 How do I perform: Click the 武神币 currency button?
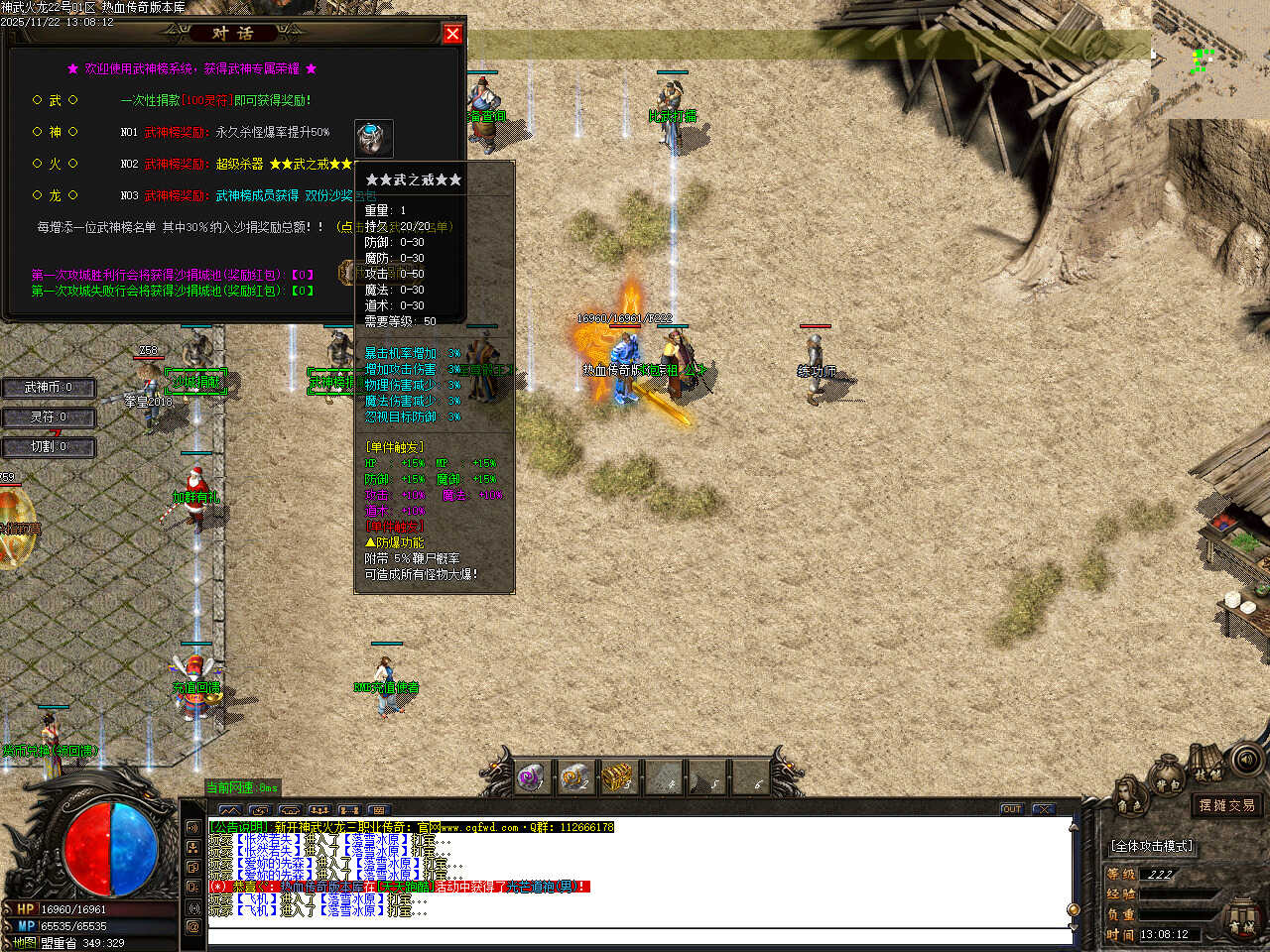pyautogui.click(x=48, y=388)
